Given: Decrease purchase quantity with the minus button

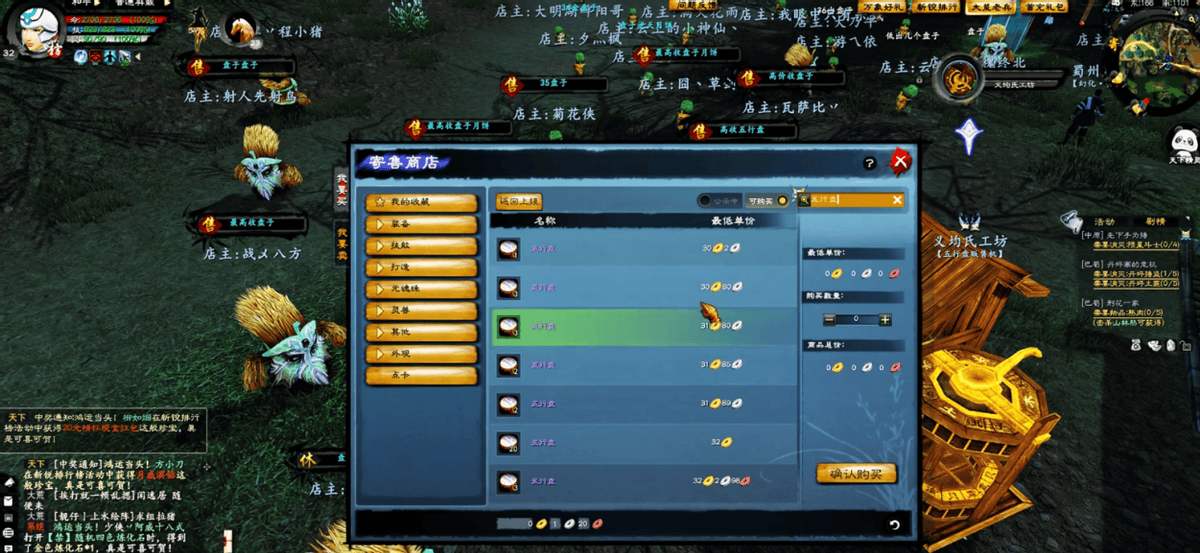Looking at the screenshot, I should tap(829, 320).
